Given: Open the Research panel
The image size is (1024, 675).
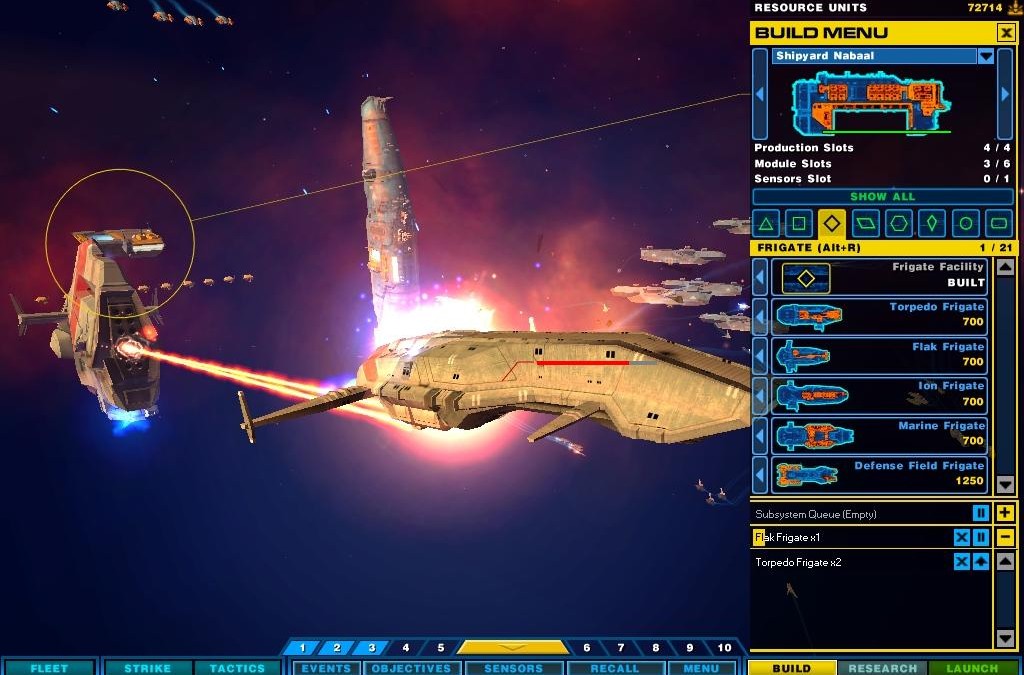Looking at the screenshot, I should pos(882,668).
